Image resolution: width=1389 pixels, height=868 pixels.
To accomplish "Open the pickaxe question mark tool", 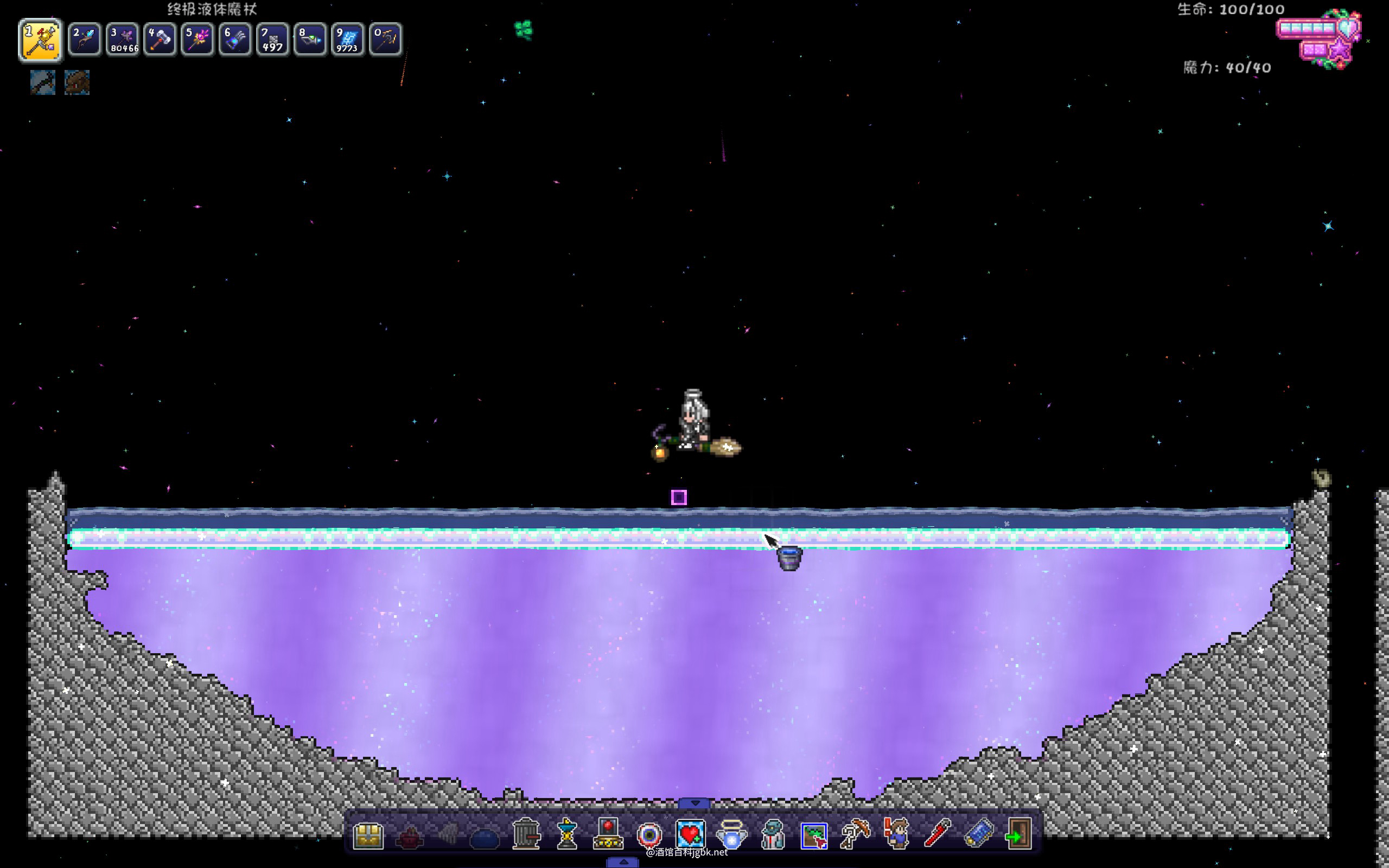I will pyautogui.click(x=855, y=835).
